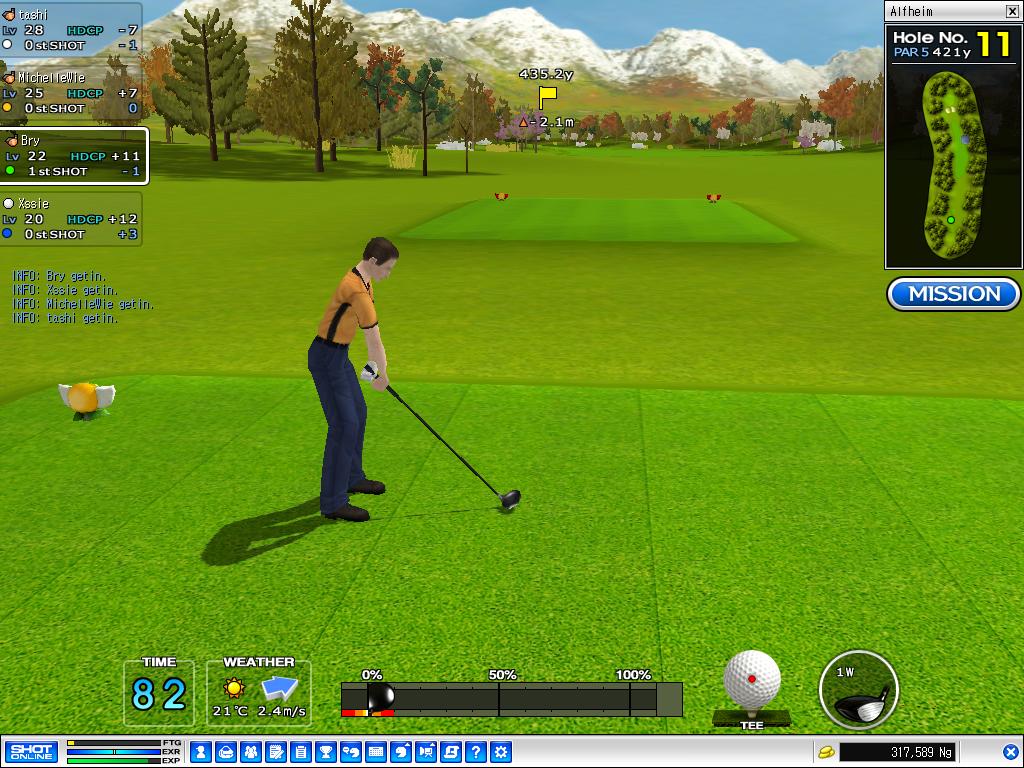Open the trophy rankings toolbar icon
Image resolution: width=1024 pixels, height=768 pixels.
[325, 751]
